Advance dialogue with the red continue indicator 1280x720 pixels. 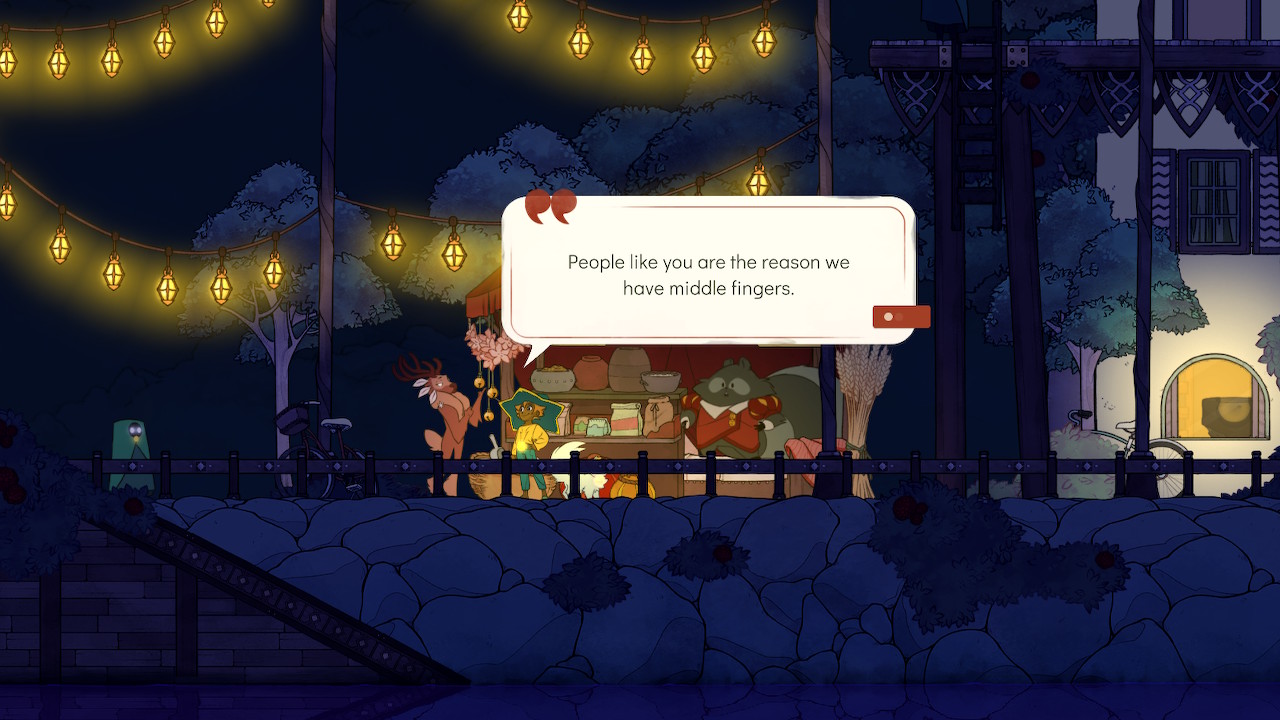901,317
